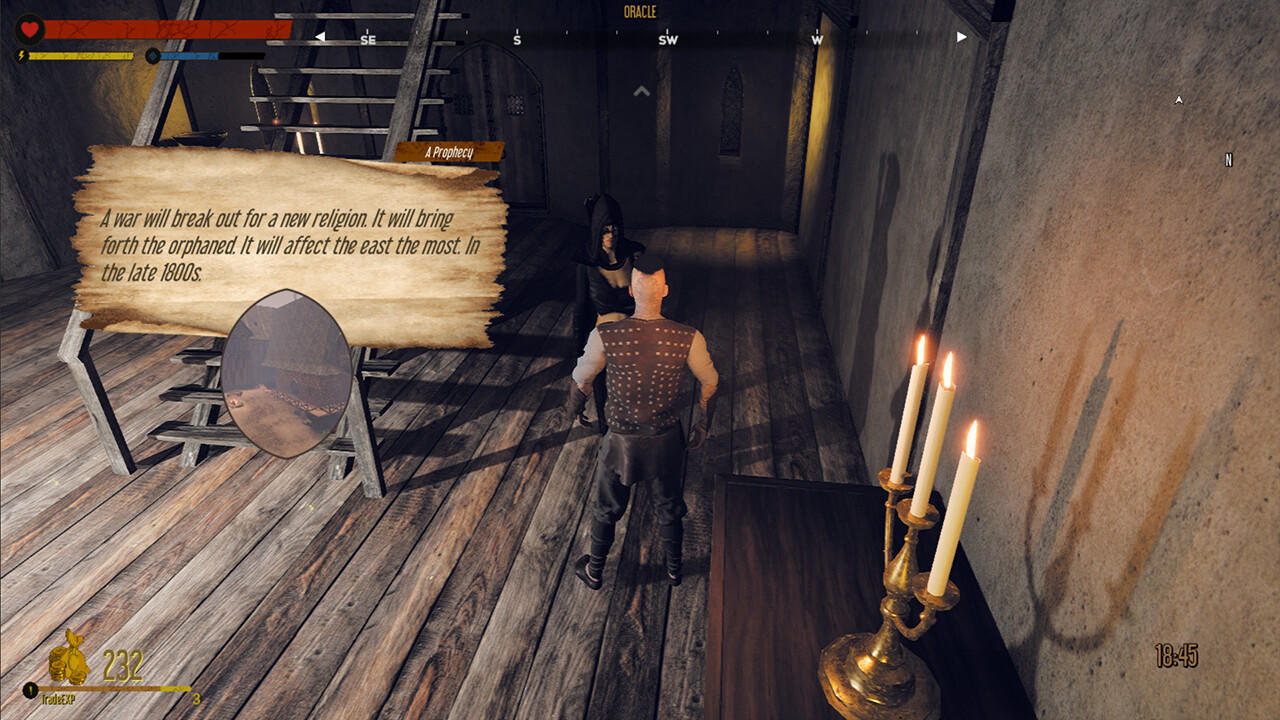Click the S direction on the compass bar

pyautogui.click(x=517, y=41)
